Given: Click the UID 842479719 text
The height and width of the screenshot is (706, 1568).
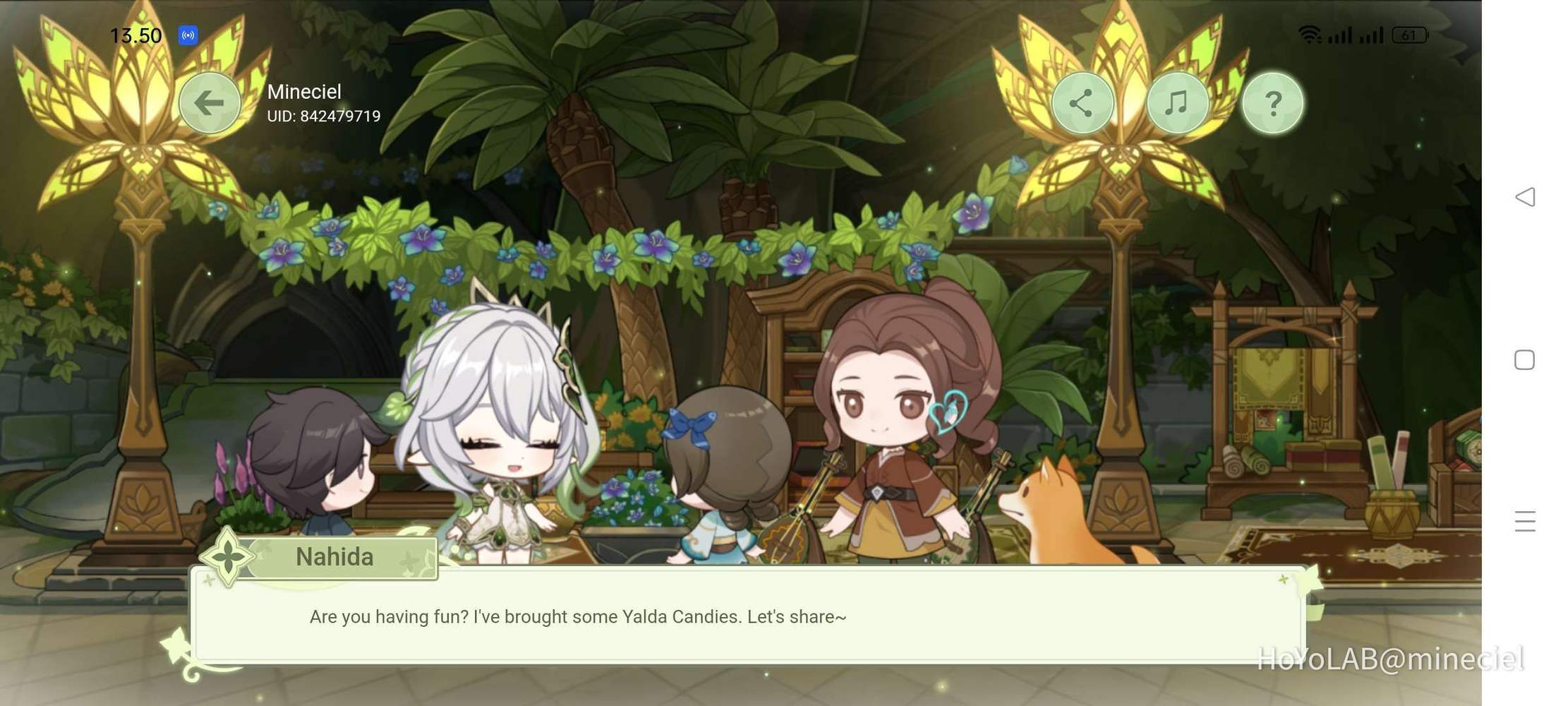Looking at the screenshot, I should [x=323, y=116].
